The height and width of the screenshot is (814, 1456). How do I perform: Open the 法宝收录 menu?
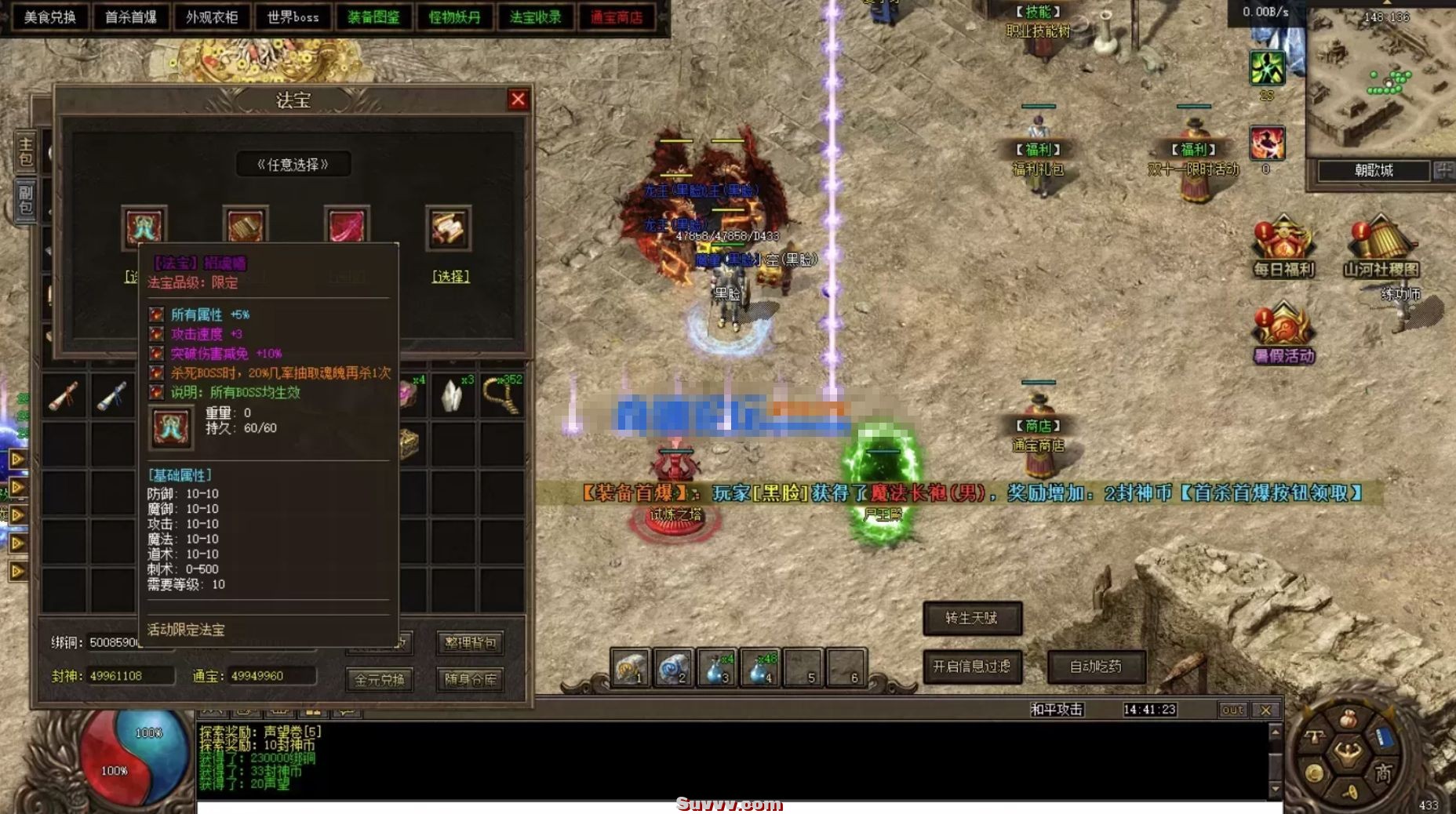(x=536, y=17)
